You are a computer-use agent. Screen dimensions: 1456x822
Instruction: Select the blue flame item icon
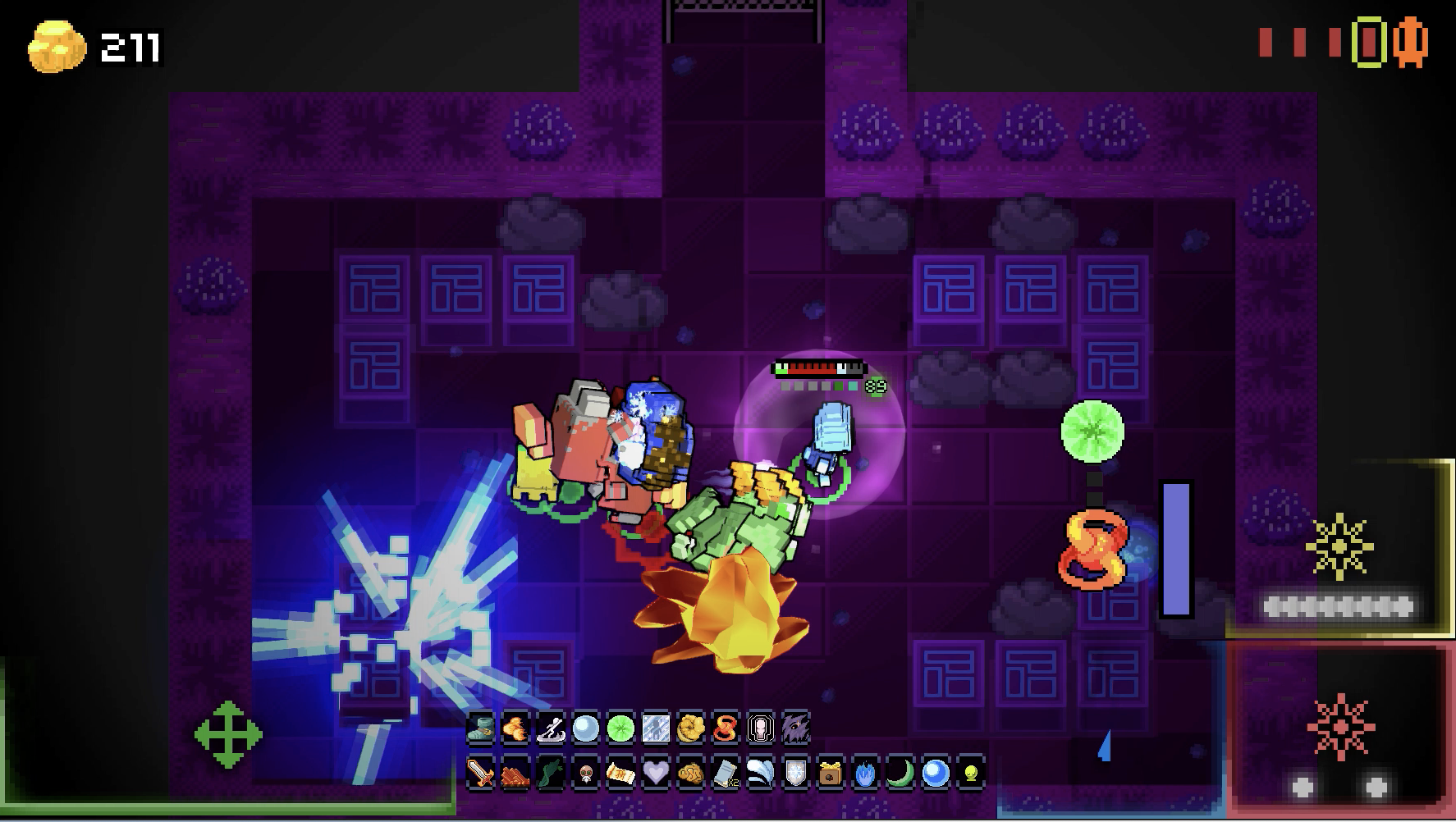[865, 773]
